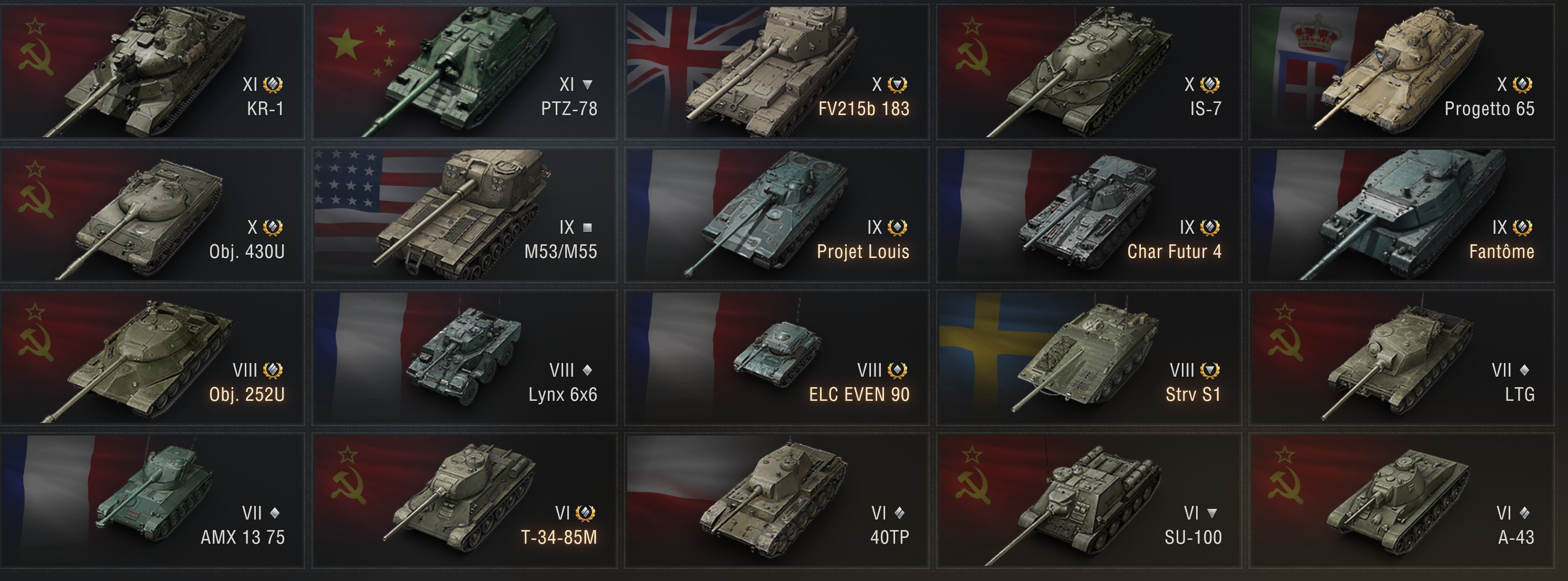Image resolution: width=1568 pixels, height=581 pixels.
Task: Choose the LTG light tank card
Action: (x=1401, y=358)
